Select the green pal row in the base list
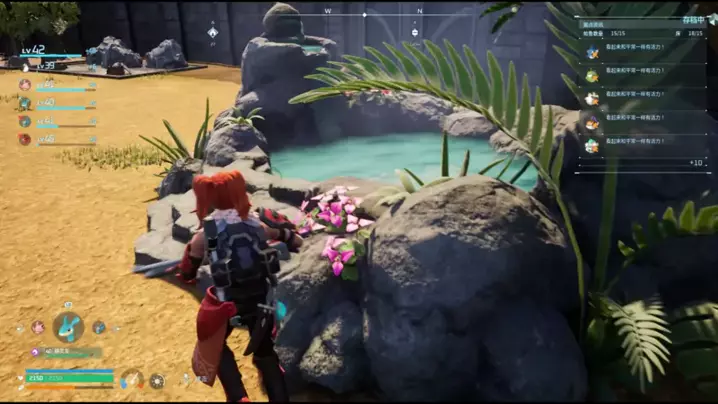Viewport: 718px width, 404px height. 592,76
